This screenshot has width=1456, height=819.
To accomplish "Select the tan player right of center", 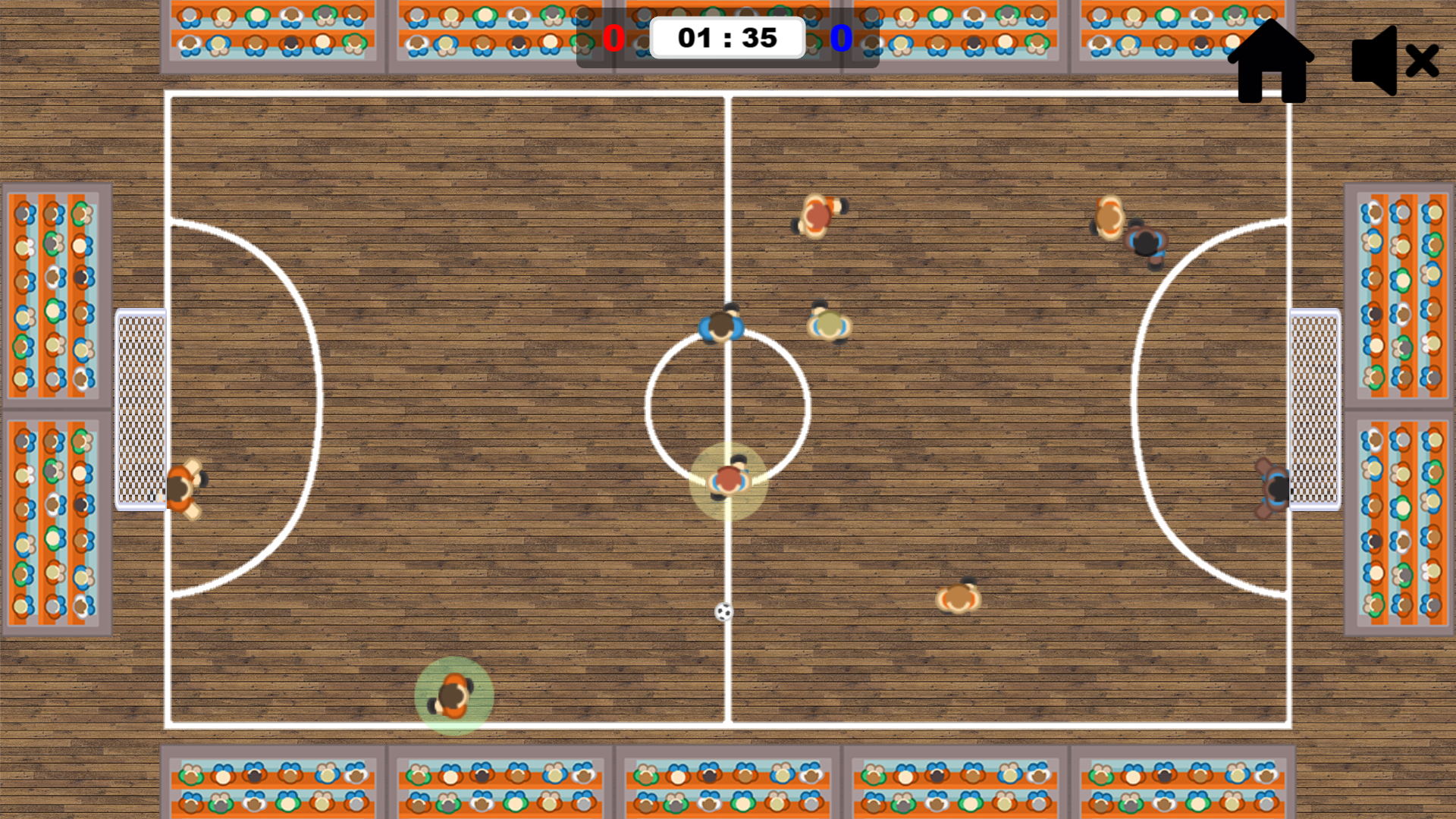I will (829, 325).
